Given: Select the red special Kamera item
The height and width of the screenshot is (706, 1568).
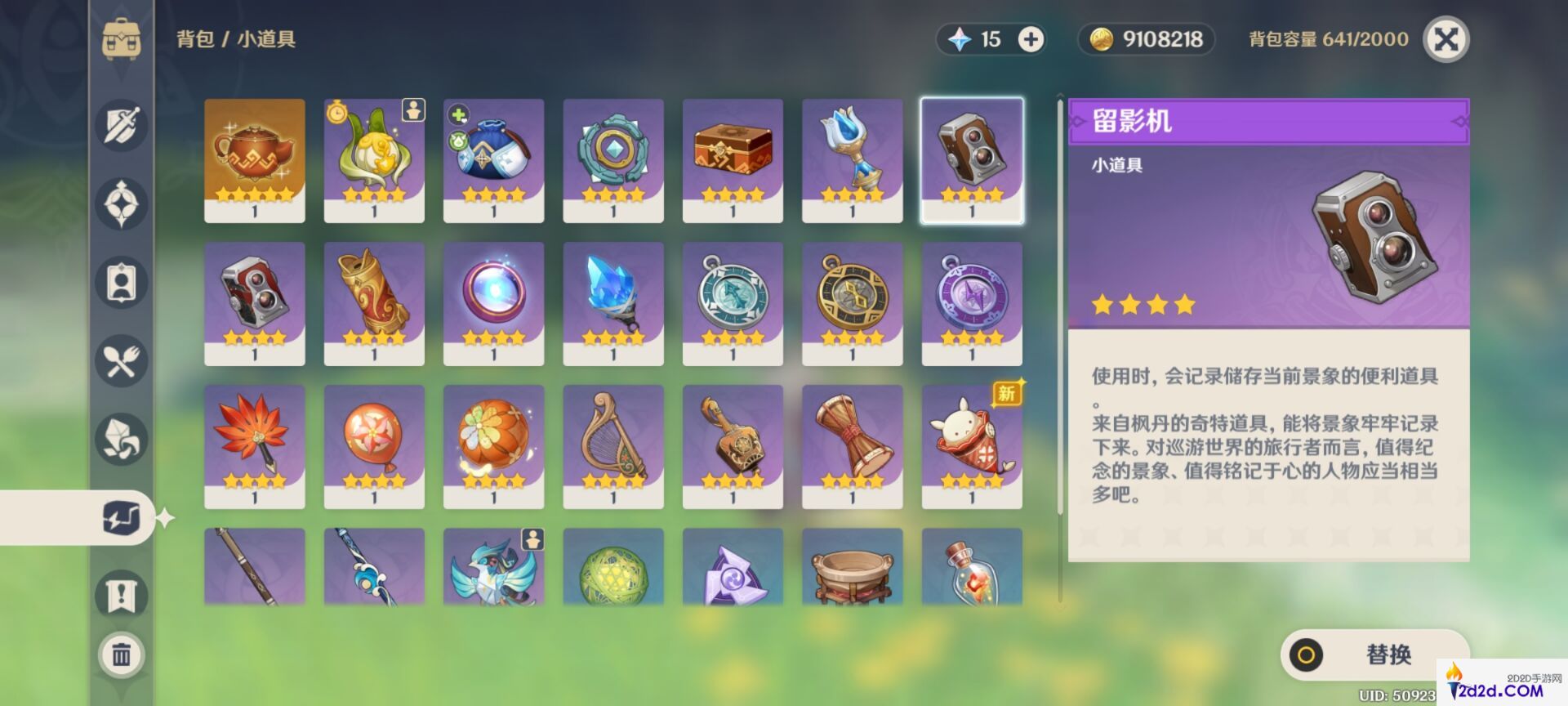Looking at the screenshot, I should [x=255, y=303].
